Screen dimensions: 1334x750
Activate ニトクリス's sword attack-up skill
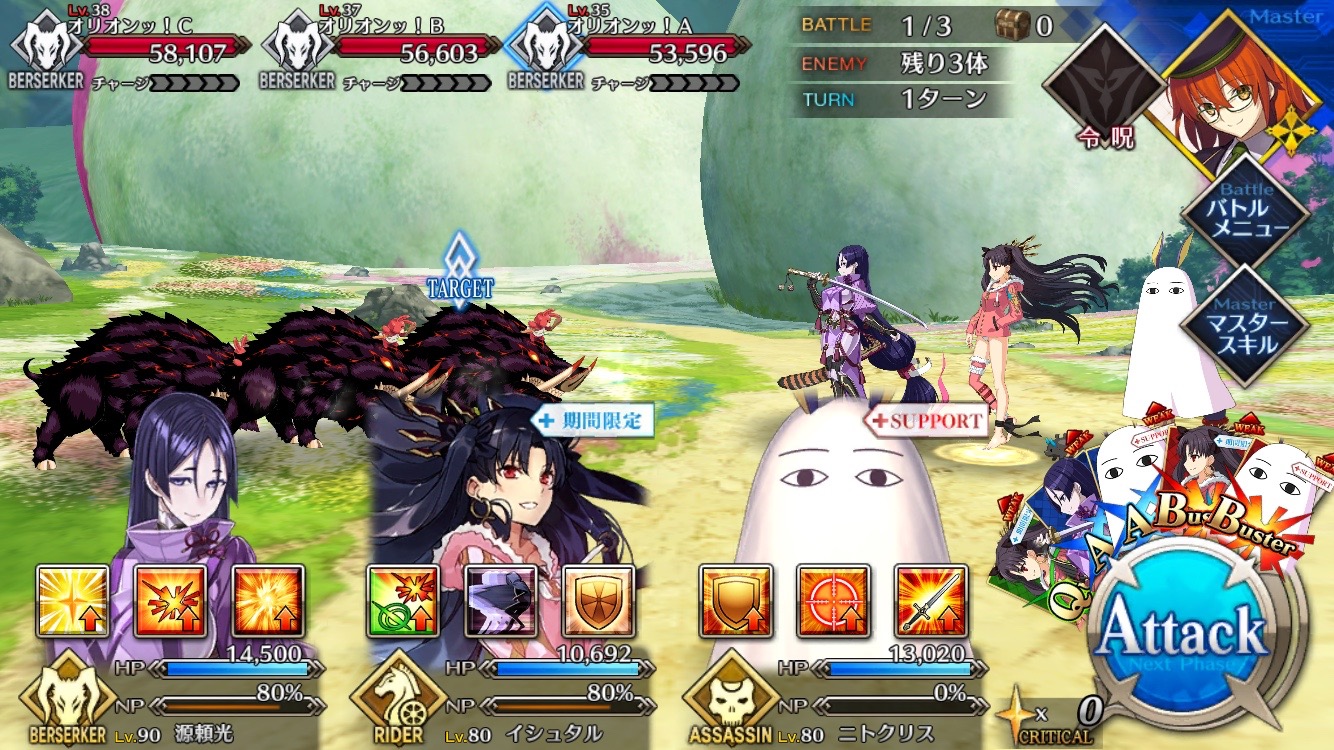coord(931,601)
